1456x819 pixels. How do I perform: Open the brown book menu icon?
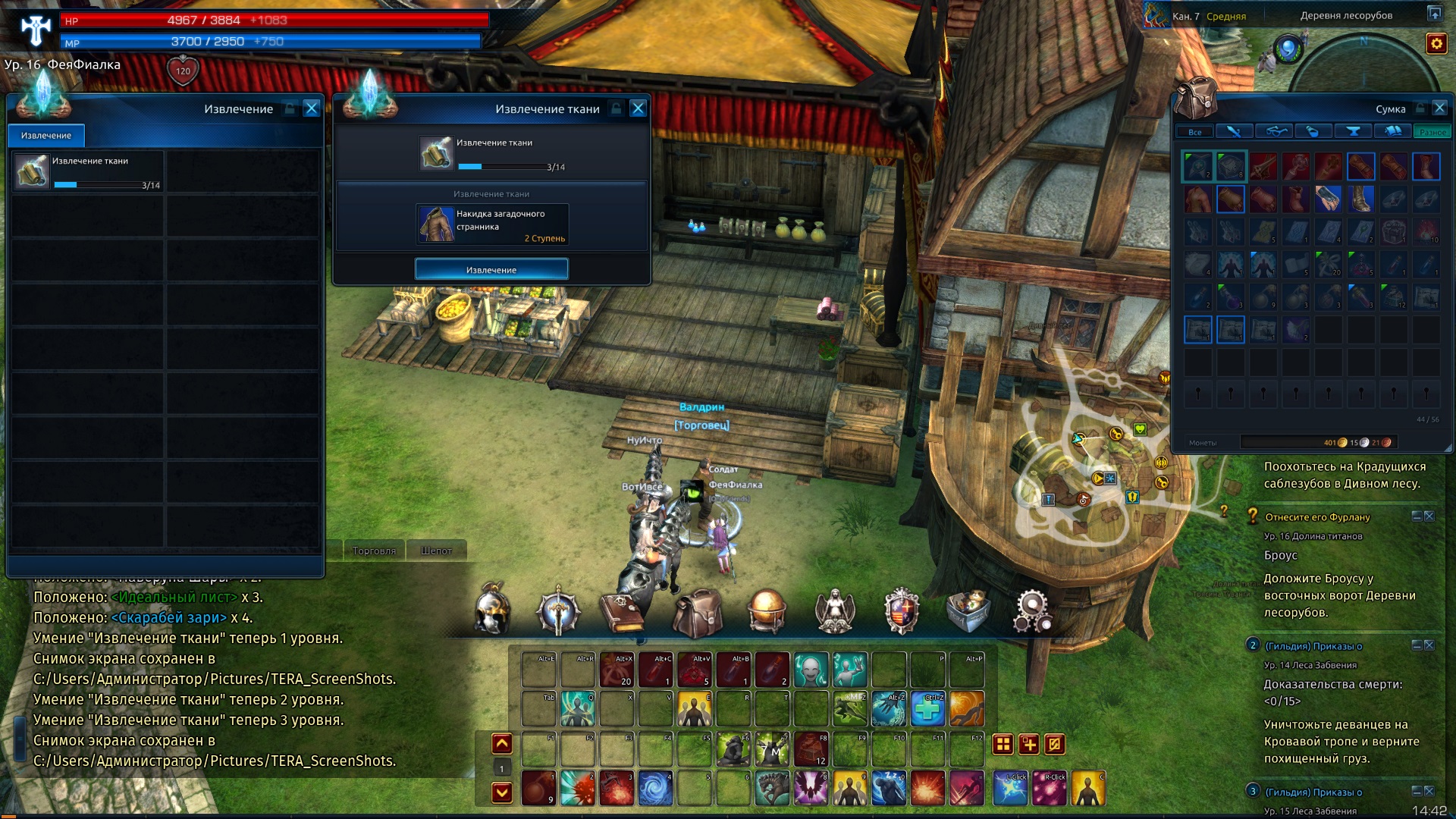coord(622,611)
